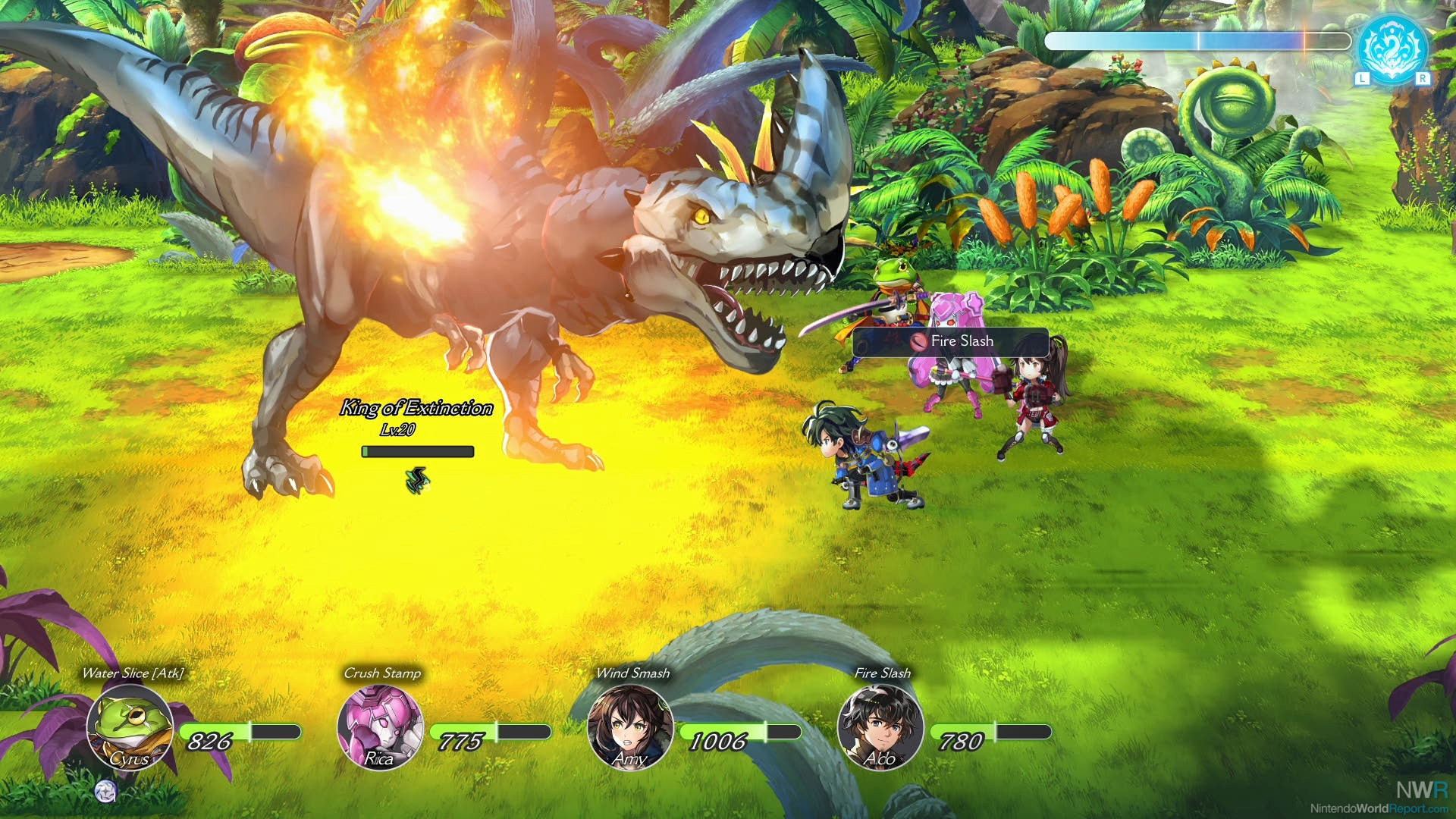1456x819 pixels.
Task: Select Amy's character portrait
Action: click(630, 726)
